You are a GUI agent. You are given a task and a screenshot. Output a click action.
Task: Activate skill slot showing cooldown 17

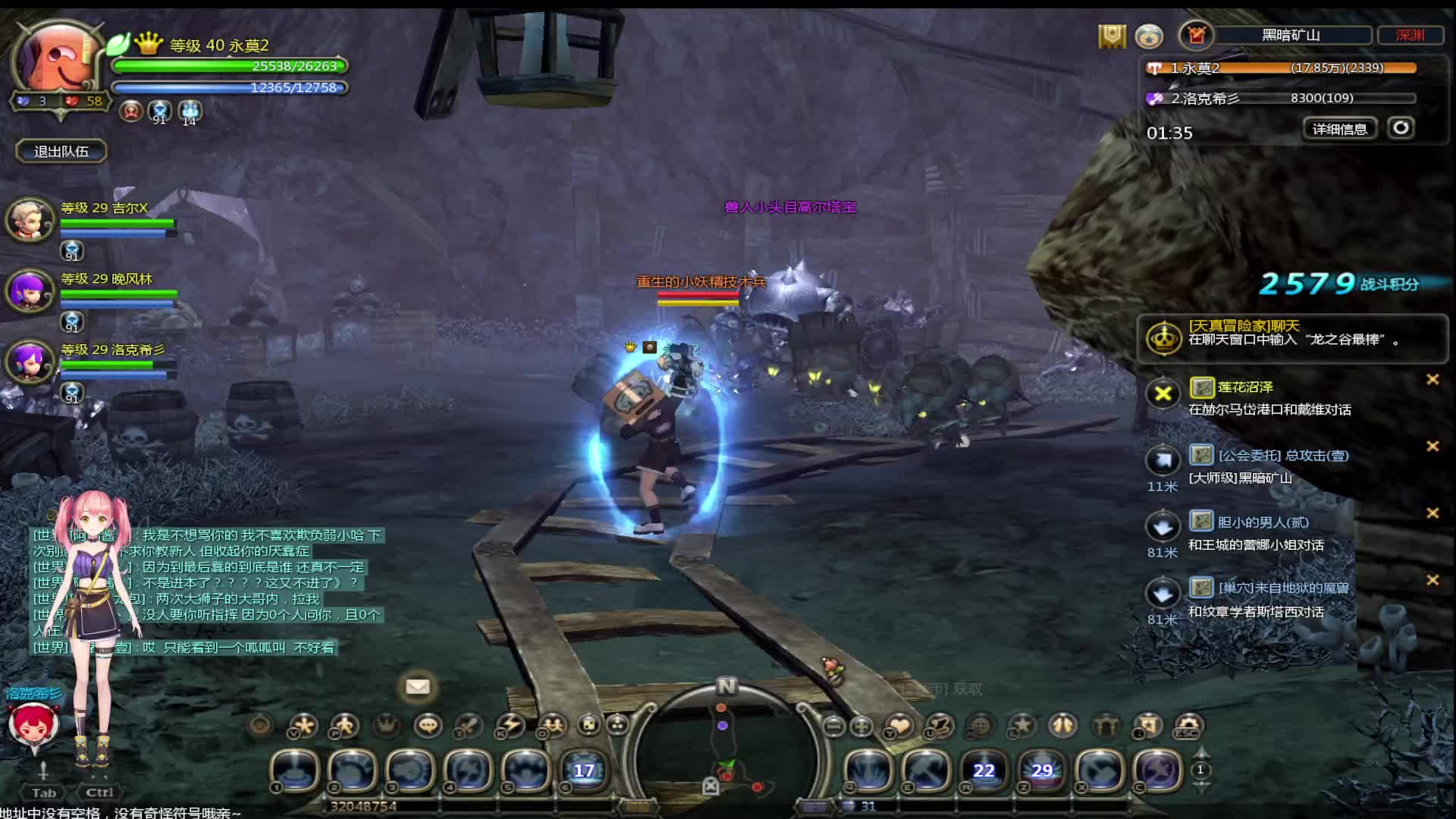tap(584, 770)
